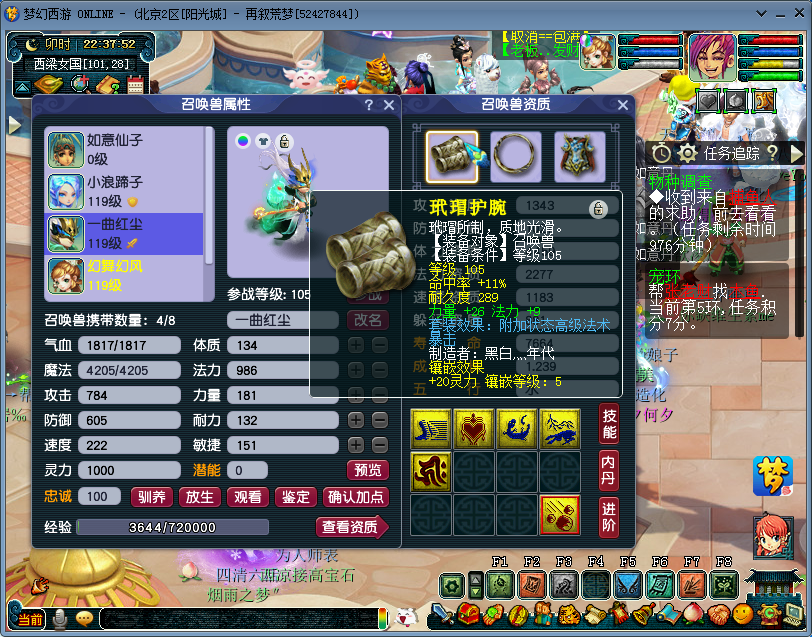Image resolution: width=812 pixels, height=637 pixels.
Task: Select the pet armor equipment slot
Action: 580,157
